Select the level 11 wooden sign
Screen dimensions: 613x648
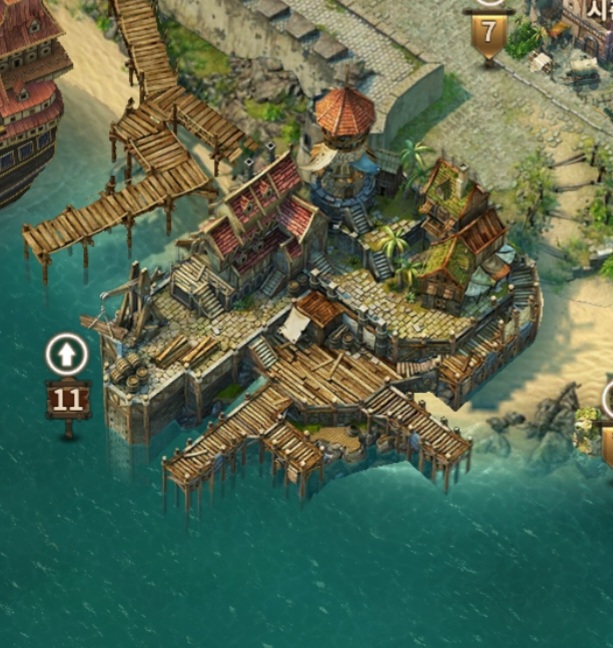[68, 400]
